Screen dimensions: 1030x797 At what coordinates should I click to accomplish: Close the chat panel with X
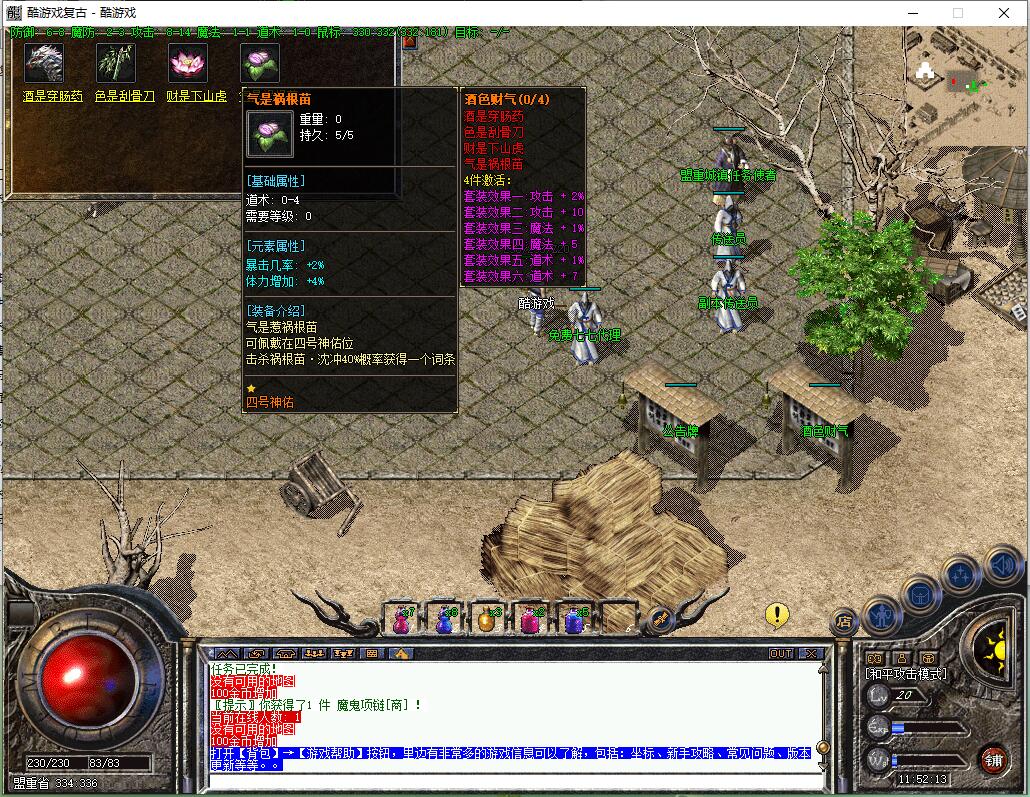click(x=811, y=653)
